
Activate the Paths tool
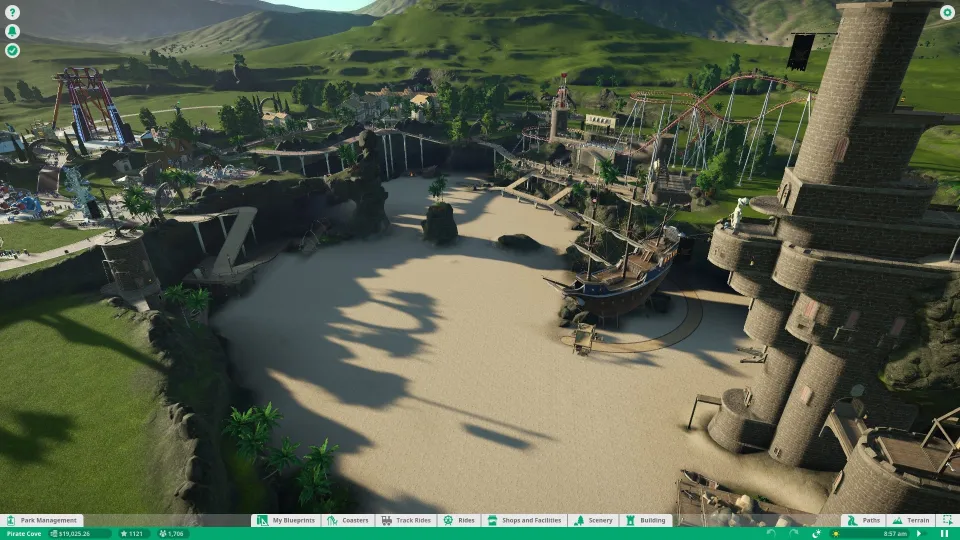(x=865, y=520)
